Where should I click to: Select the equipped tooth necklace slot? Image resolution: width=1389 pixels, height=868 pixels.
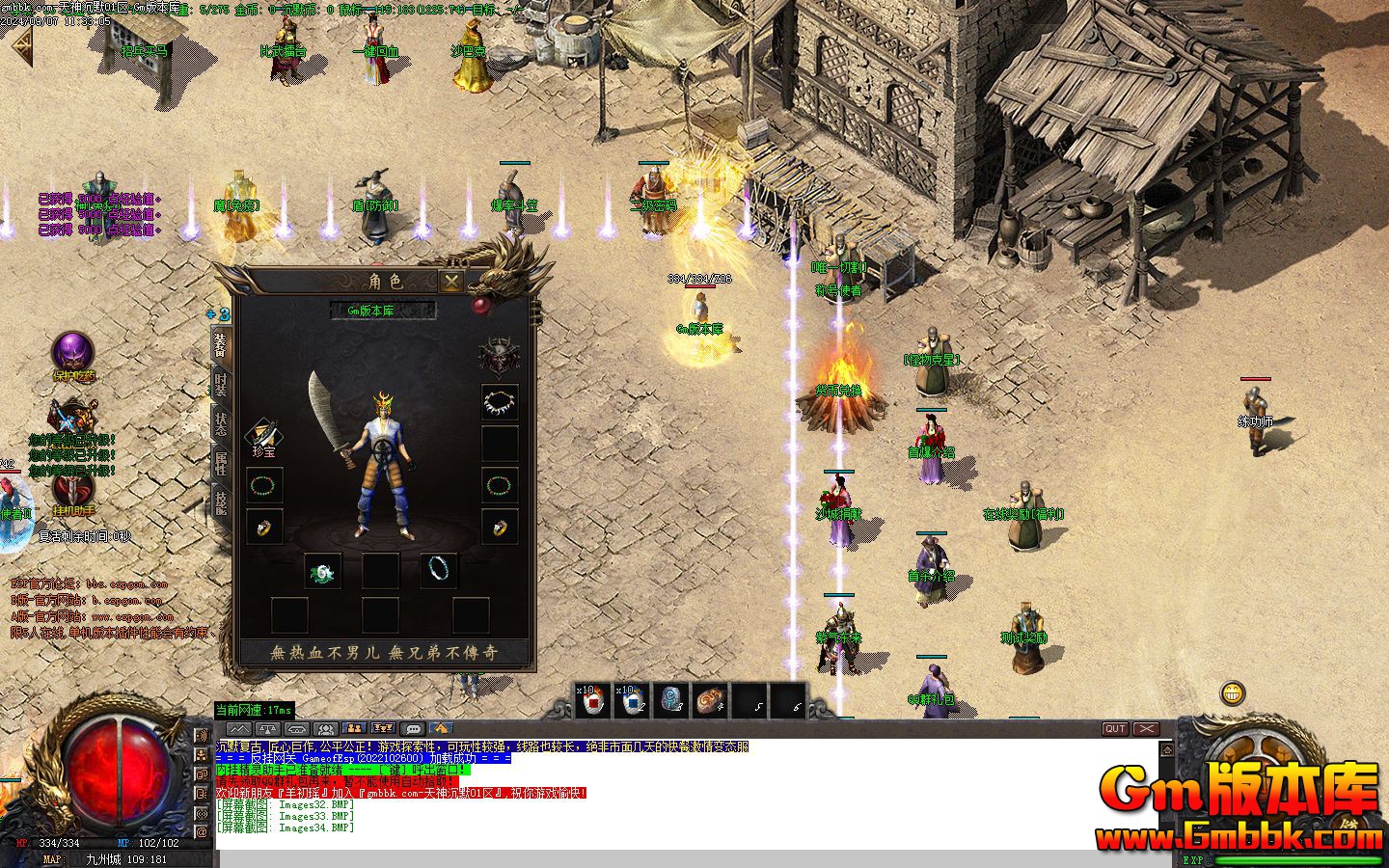click(500, 402)
